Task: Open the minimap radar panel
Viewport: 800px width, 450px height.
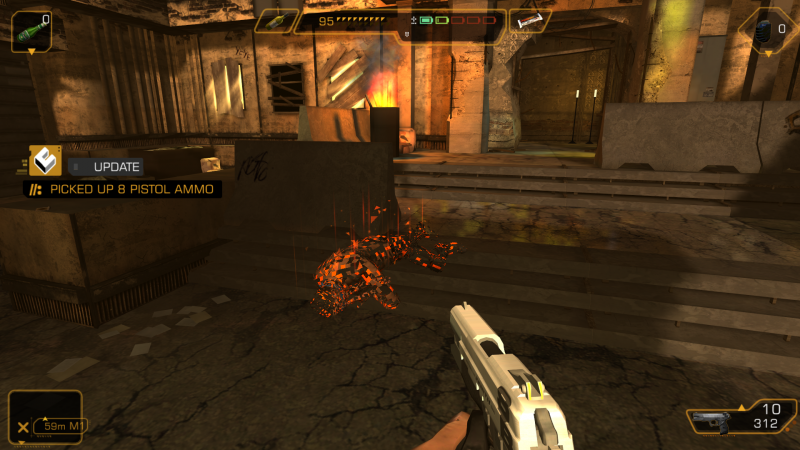Action: (x=45, y=417)
